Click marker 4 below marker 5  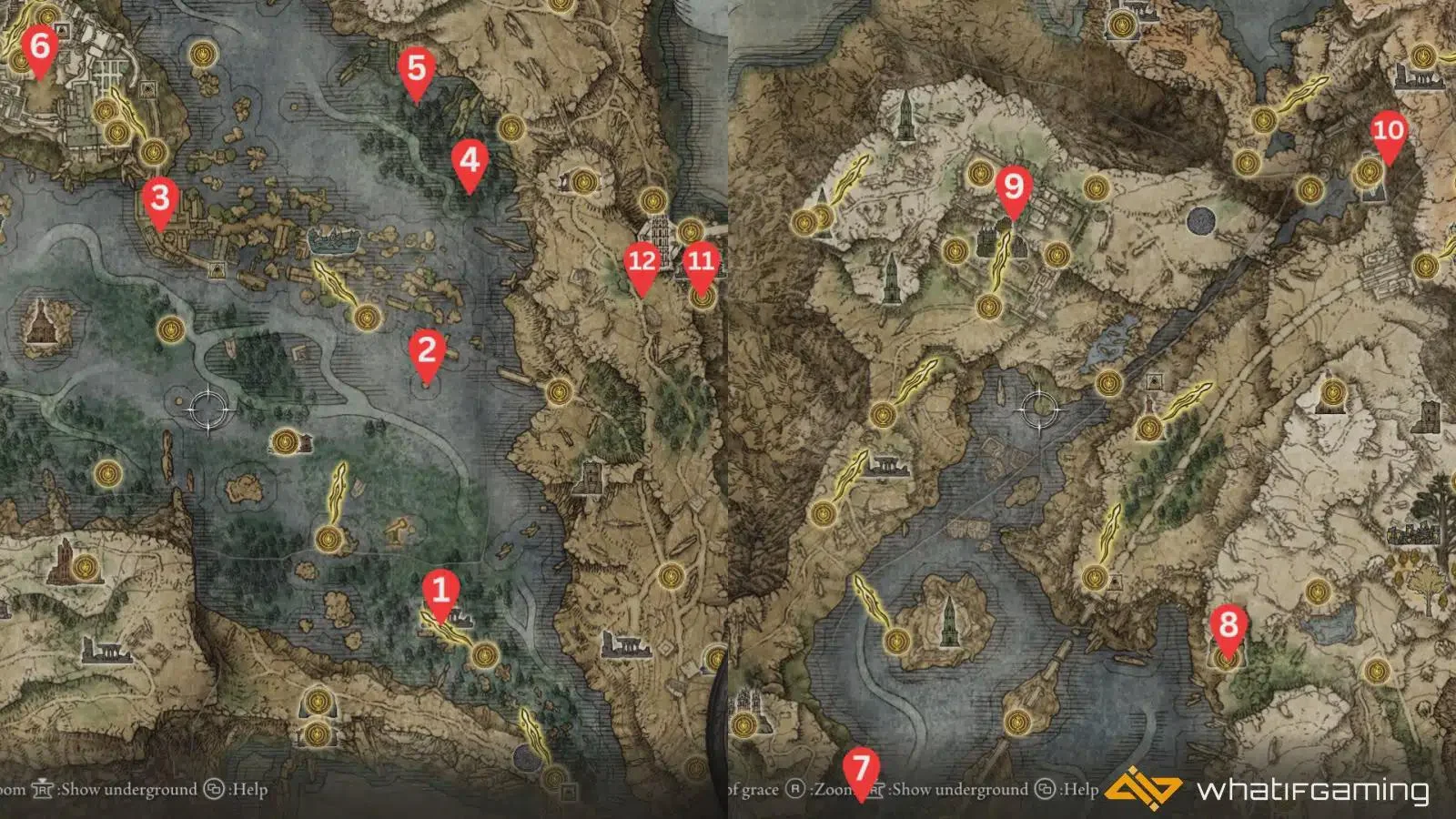click(x=470, y=161)
